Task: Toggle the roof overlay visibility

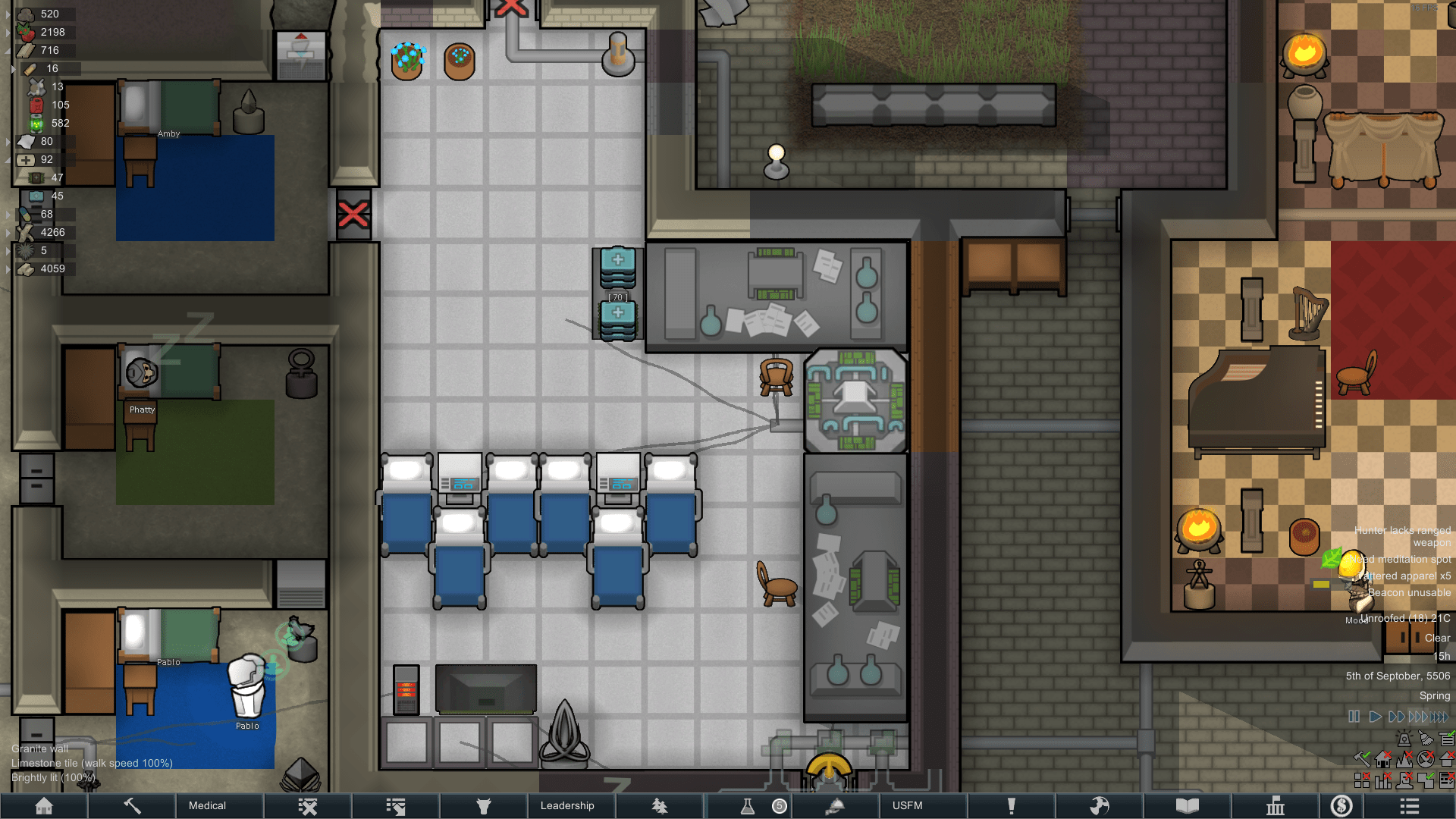Action: [x=1445, y=758]
